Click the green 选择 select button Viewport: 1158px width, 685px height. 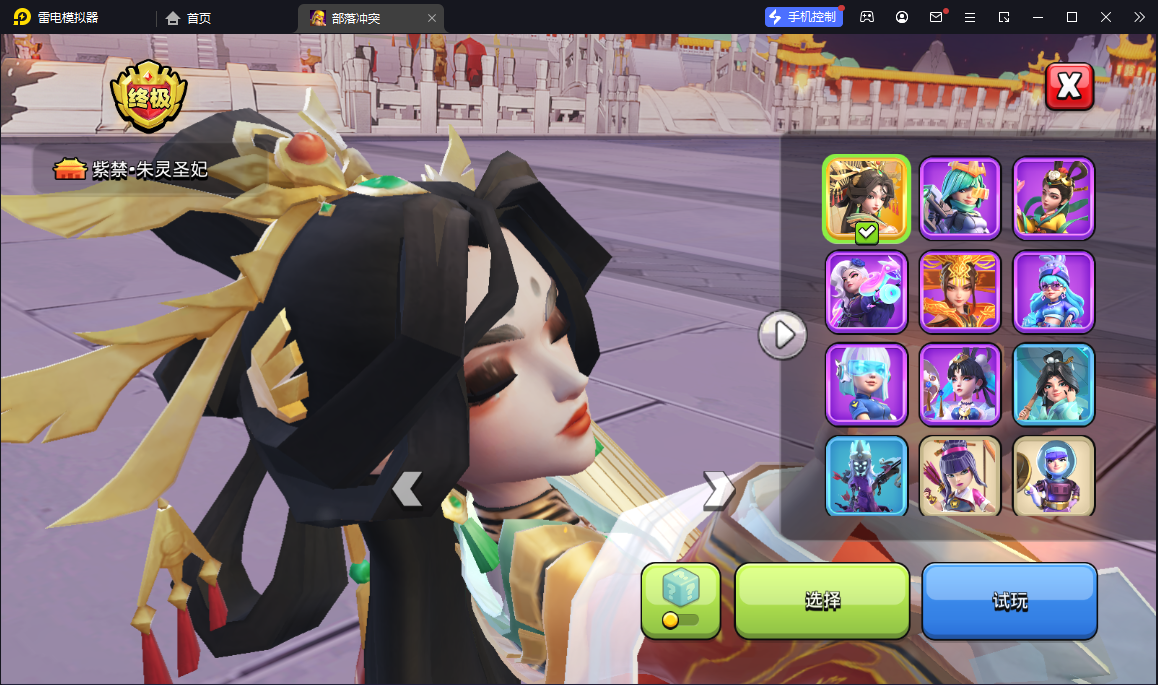(822, 600)
